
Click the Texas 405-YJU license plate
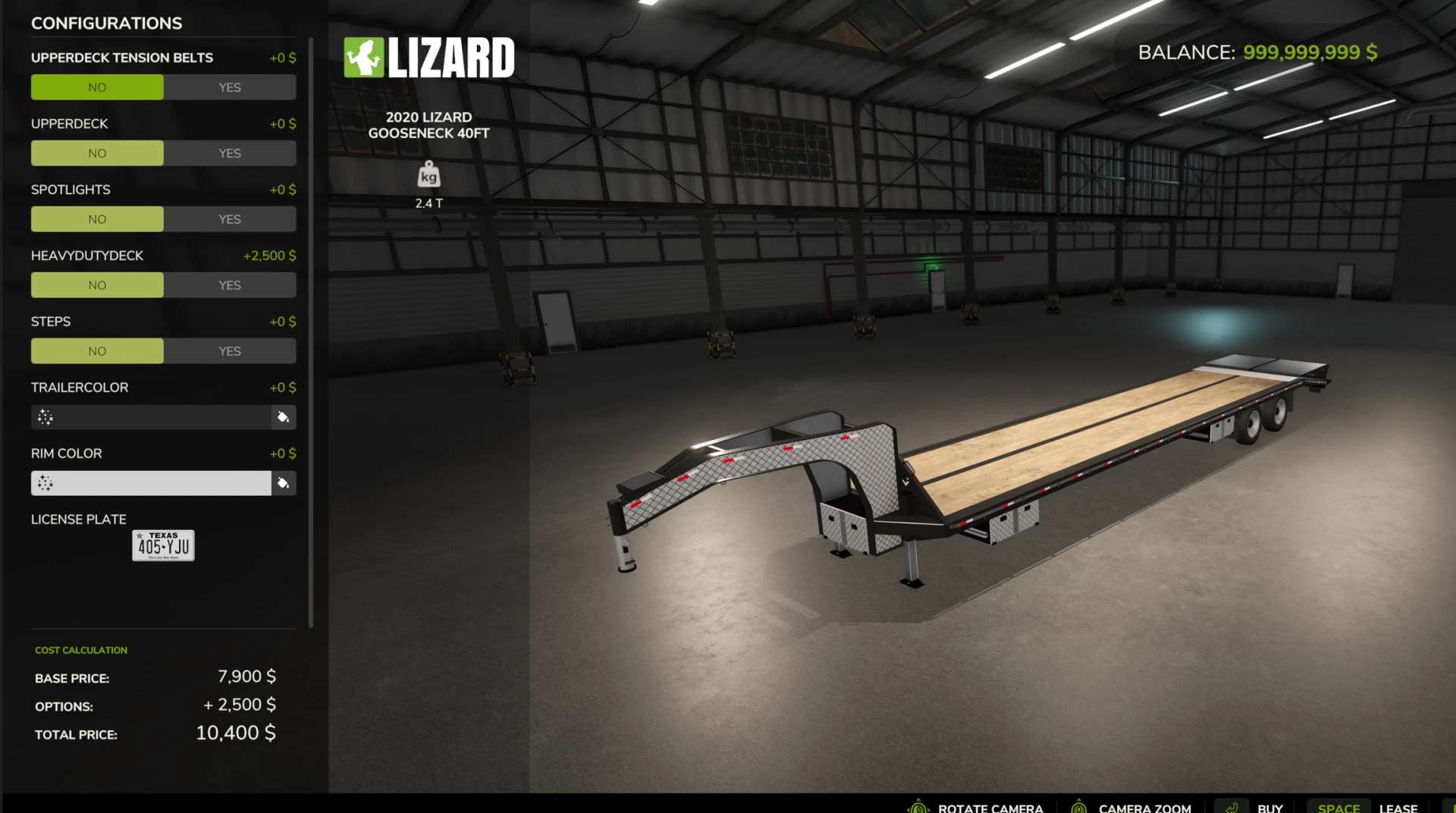point(162,545)
